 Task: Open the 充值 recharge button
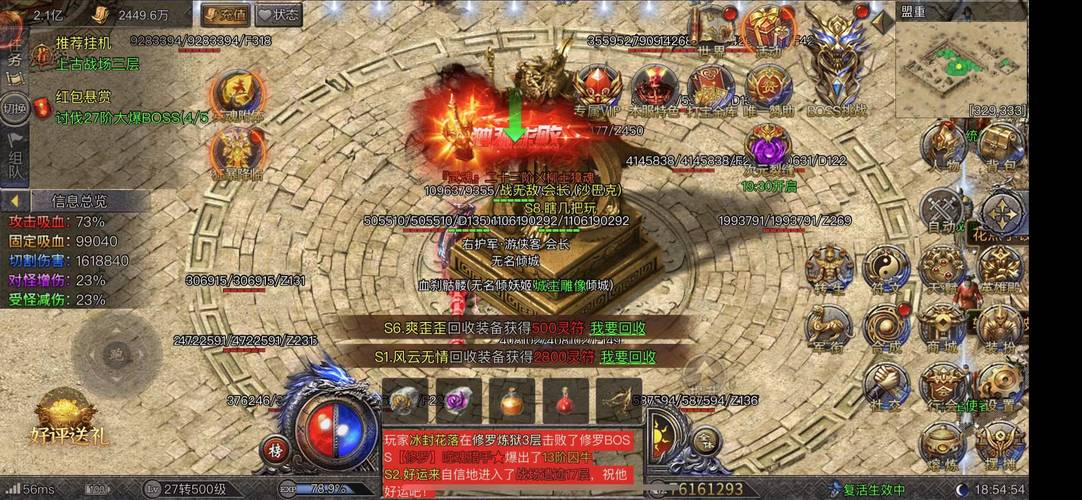tap(224, 14)
